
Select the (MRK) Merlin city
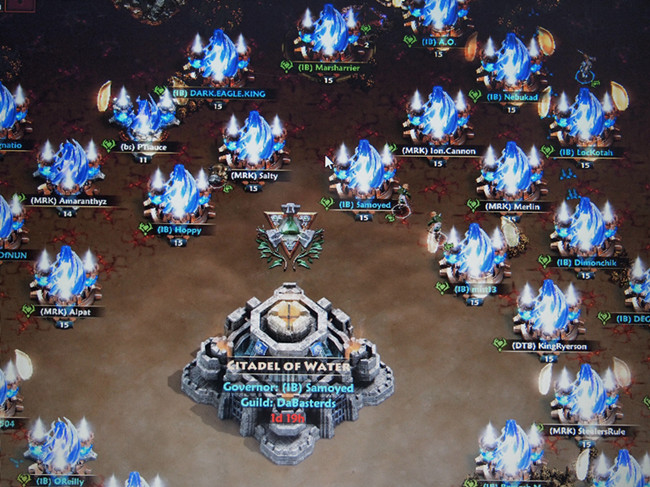point(512,173)
